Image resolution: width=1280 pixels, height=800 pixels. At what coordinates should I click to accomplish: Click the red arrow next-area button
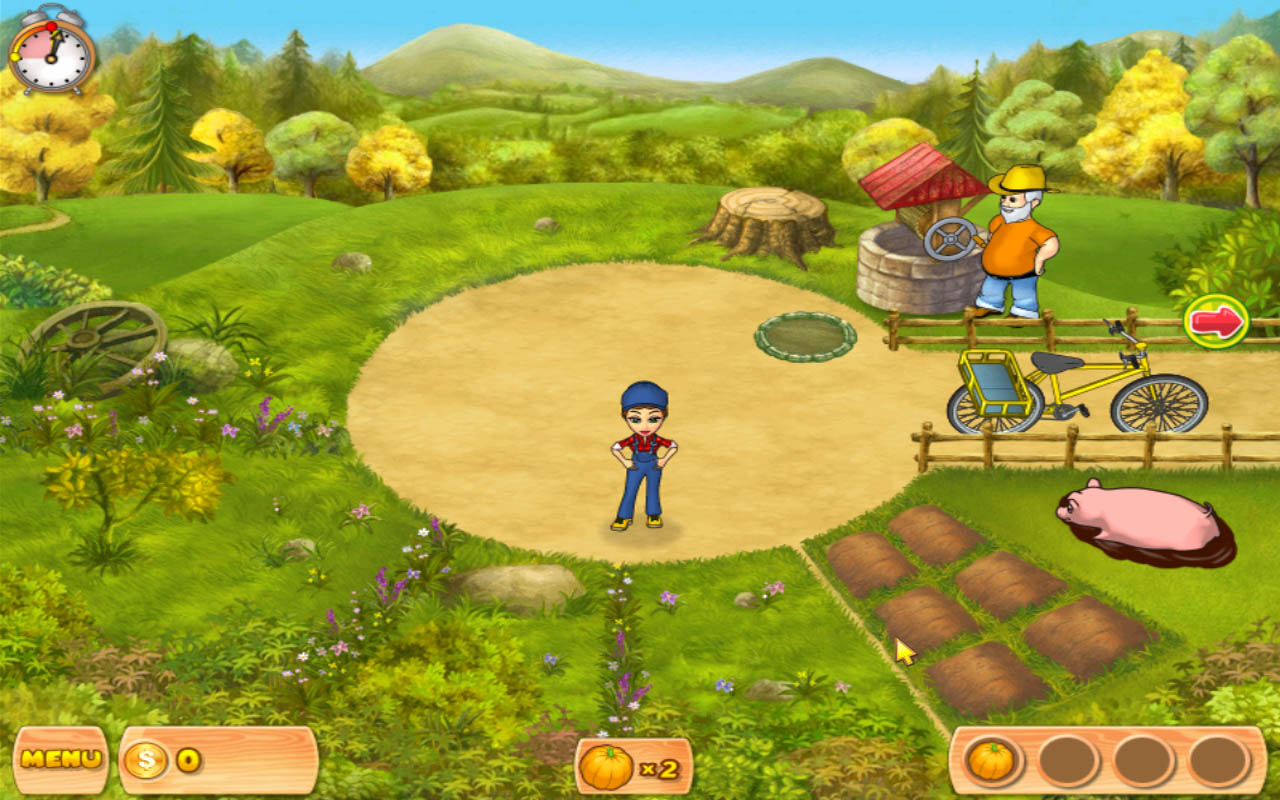coord(1216,322)
